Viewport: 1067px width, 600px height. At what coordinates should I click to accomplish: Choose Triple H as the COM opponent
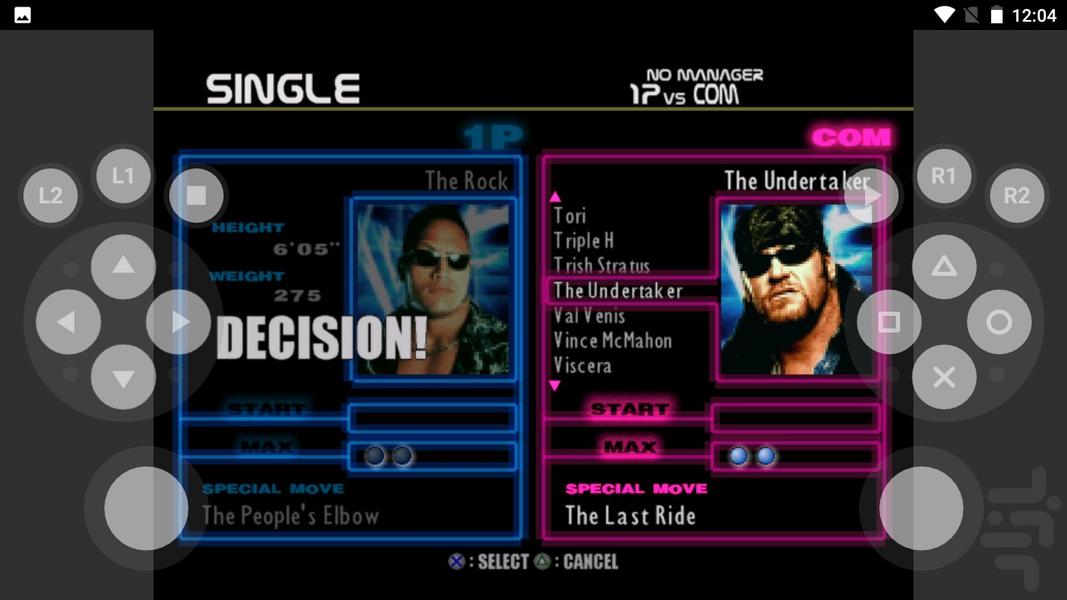click(584, 241)
